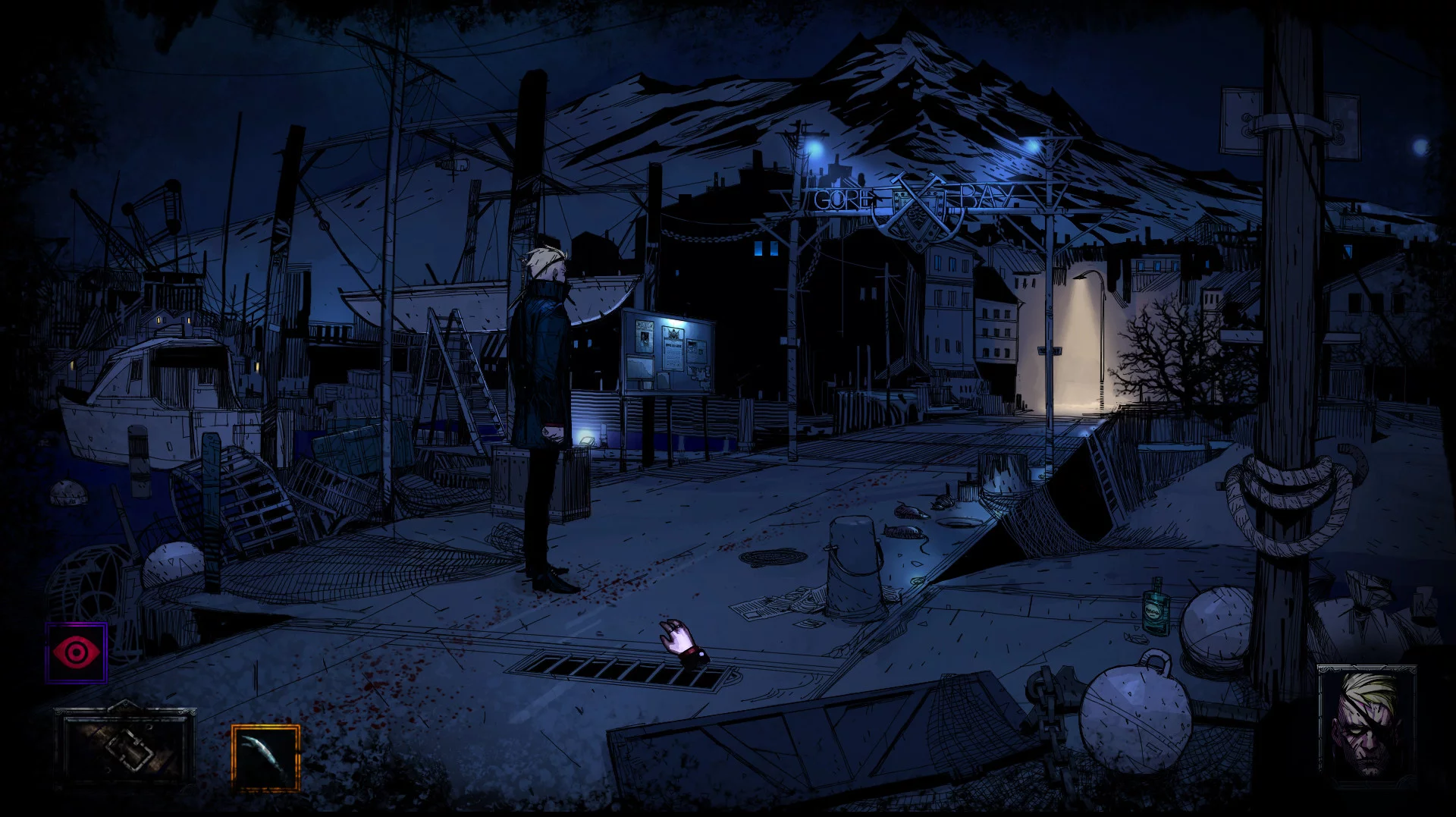Click the eyepatch character portrait
The width and height of the screenshot is (1456, 817).
(x=1367, y=722)
